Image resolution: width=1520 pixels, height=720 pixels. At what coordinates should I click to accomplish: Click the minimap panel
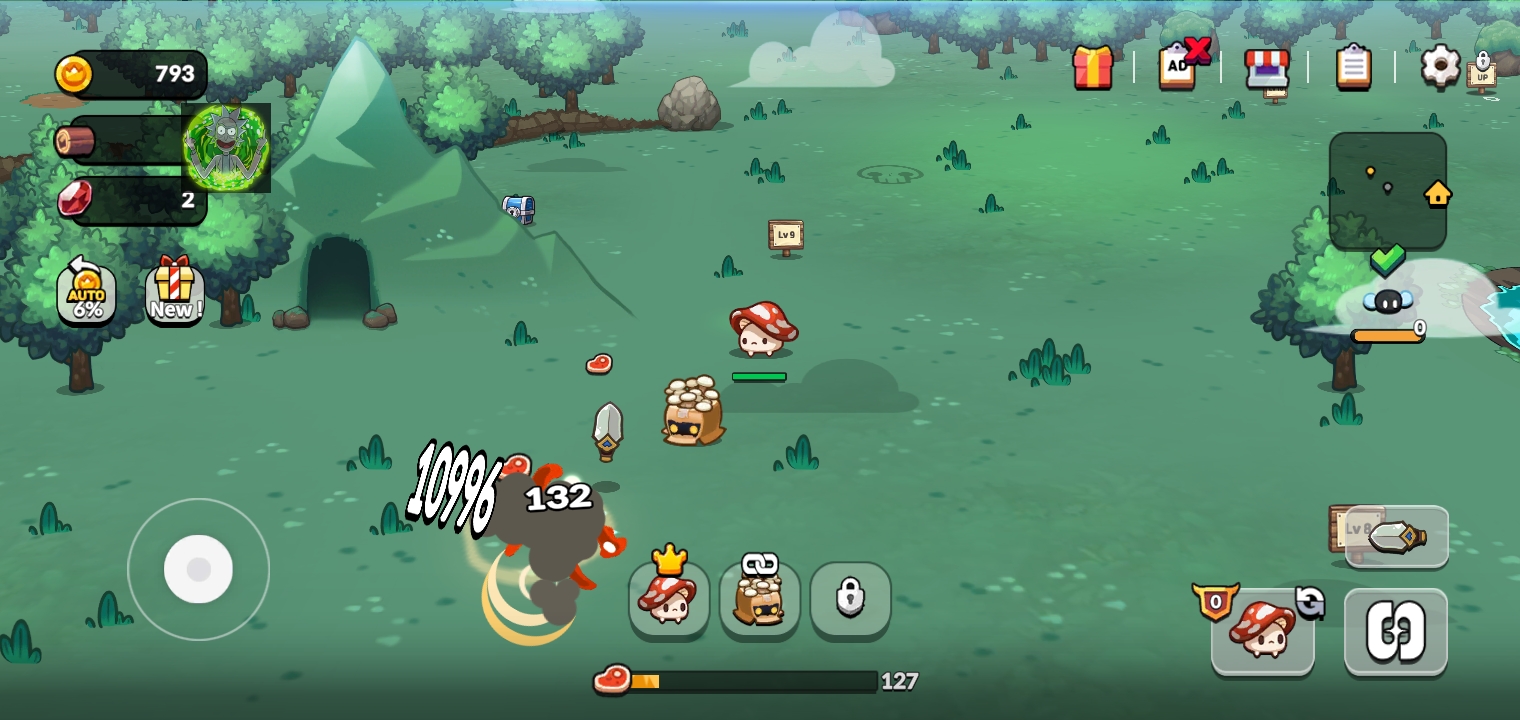tap(1387, 190)
